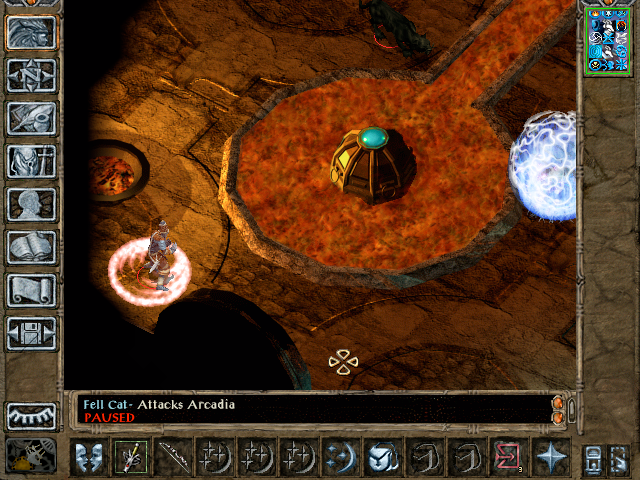Open the character record sheet
Screen dimensions: 640x480
(31, 204)
